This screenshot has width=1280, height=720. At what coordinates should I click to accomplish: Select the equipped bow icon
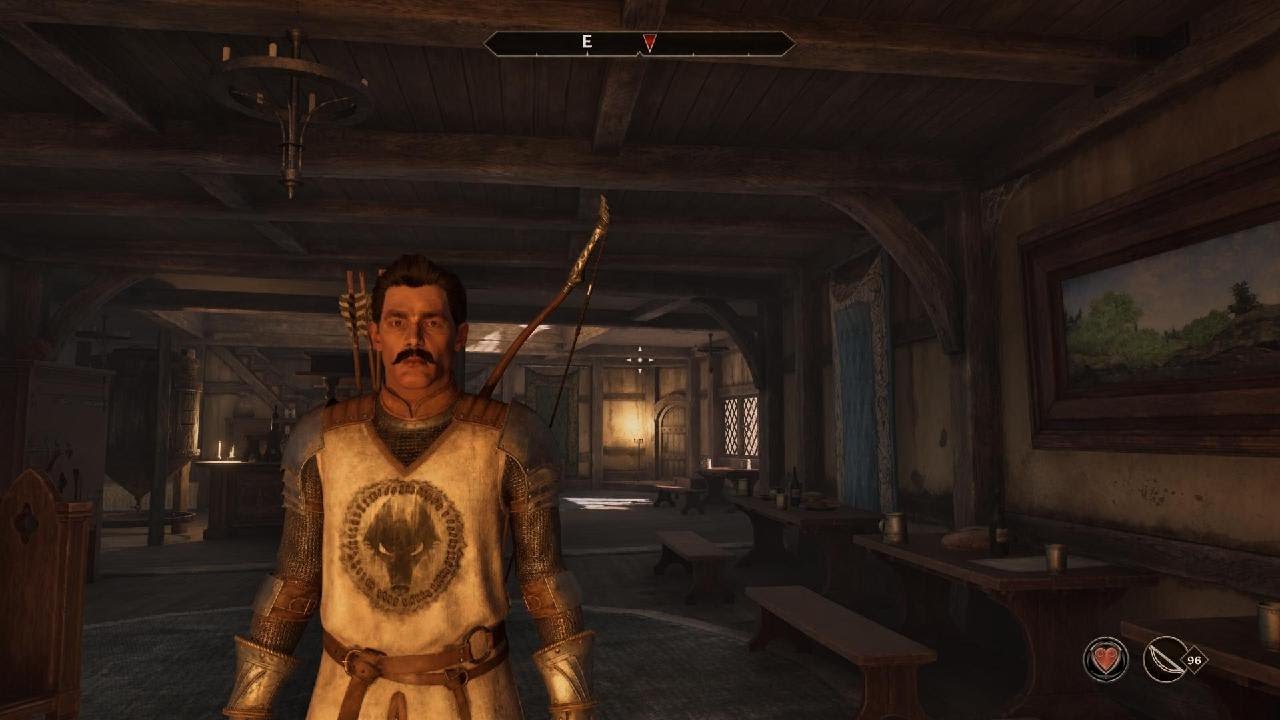[x=1165, y=659]
